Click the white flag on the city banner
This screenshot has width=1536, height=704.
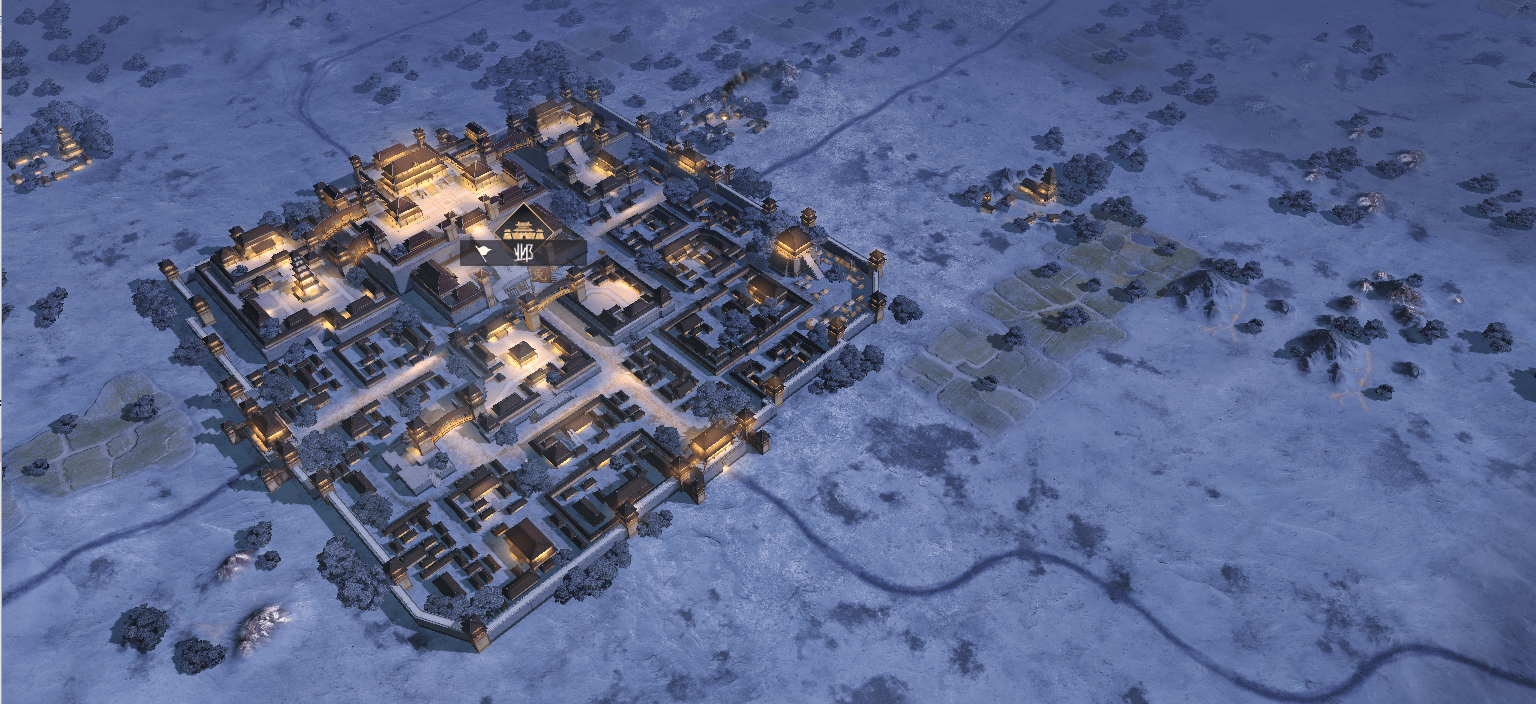pyautogui.click(x=483, y=252)
